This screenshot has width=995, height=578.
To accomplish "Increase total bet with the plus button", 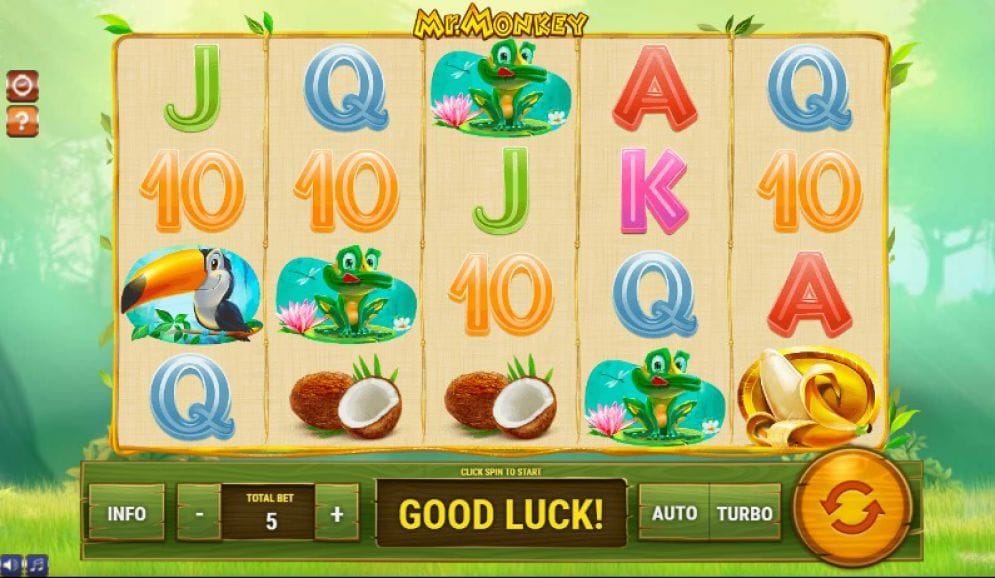I will pos(336,514).
